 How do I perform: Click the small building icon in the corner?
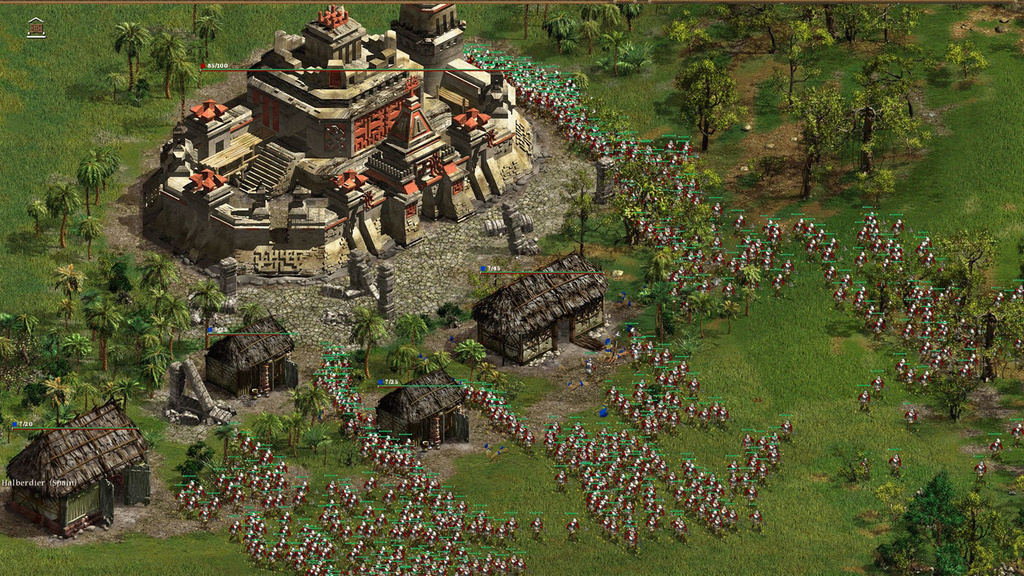36,28
